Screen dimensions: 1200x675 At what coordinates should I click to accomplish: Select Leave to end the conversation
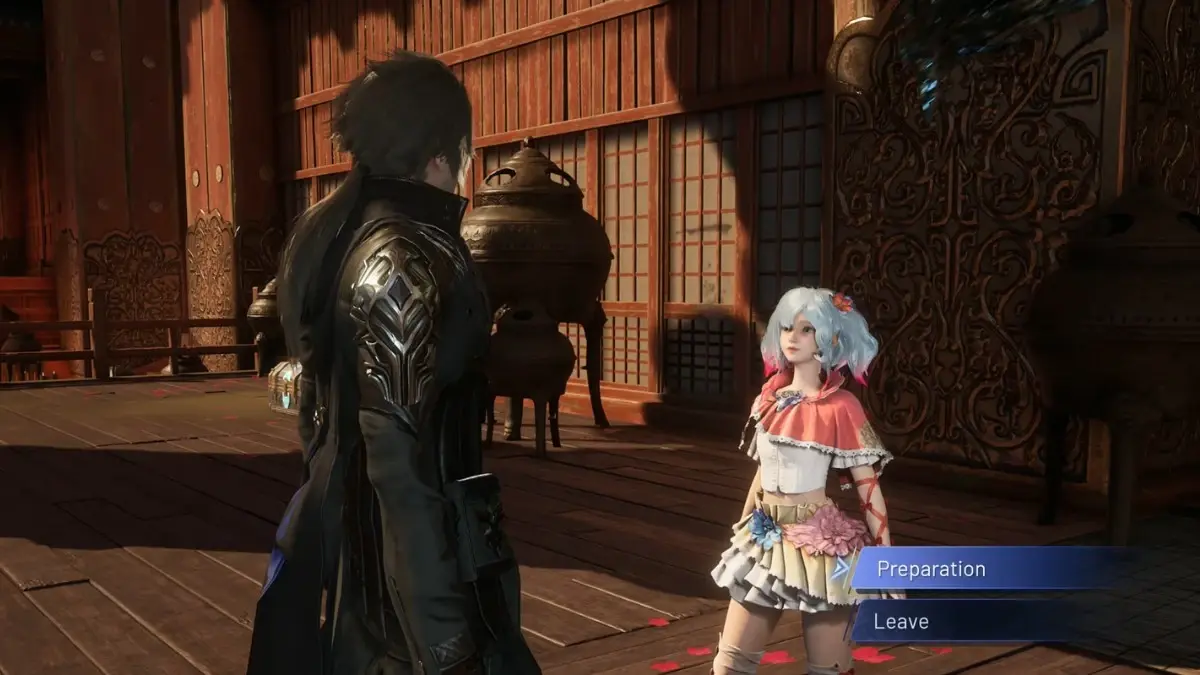(902, 621)
